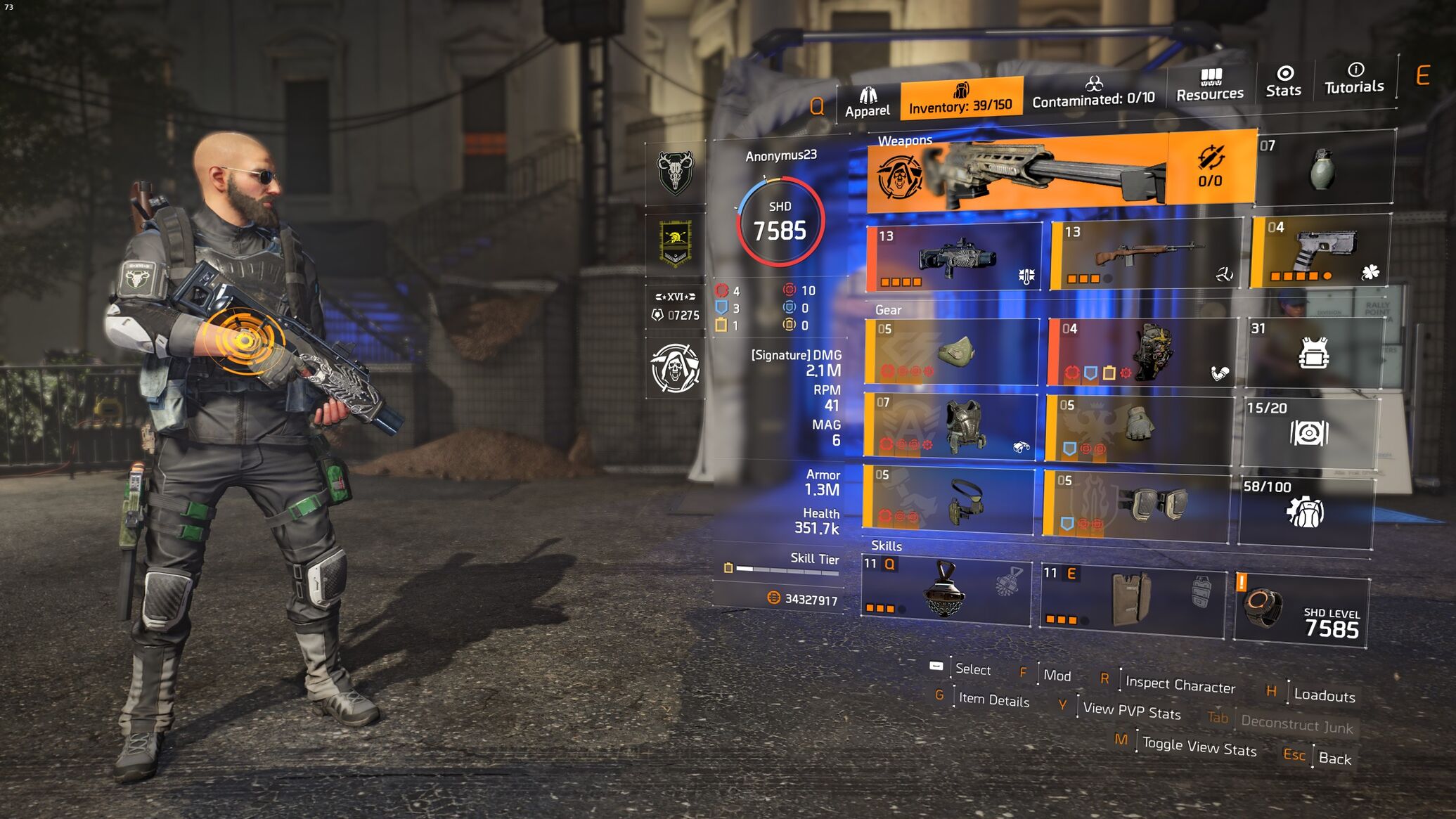Select the pistol sidearm slot
Screen dimensions: 1456x819
pyautogui.click(x=1320, y=252)
